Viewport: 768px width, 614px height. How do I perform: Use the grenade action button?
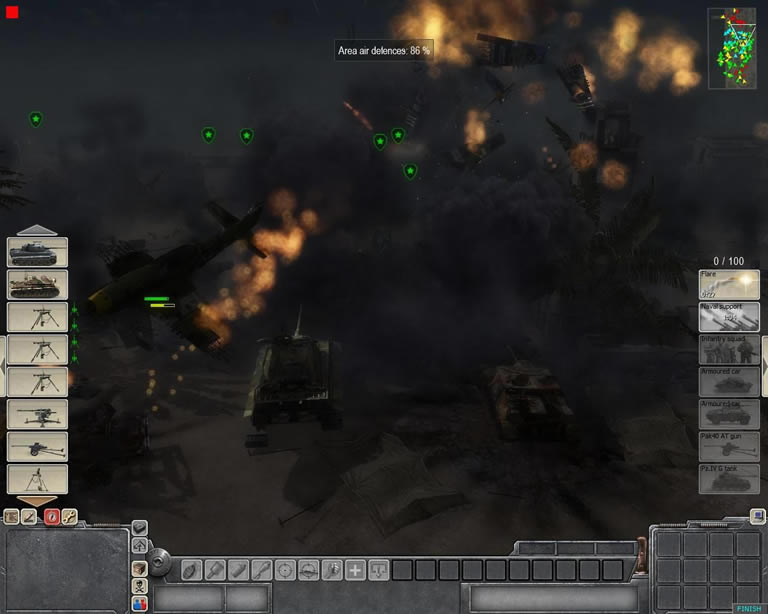[190, 570]
